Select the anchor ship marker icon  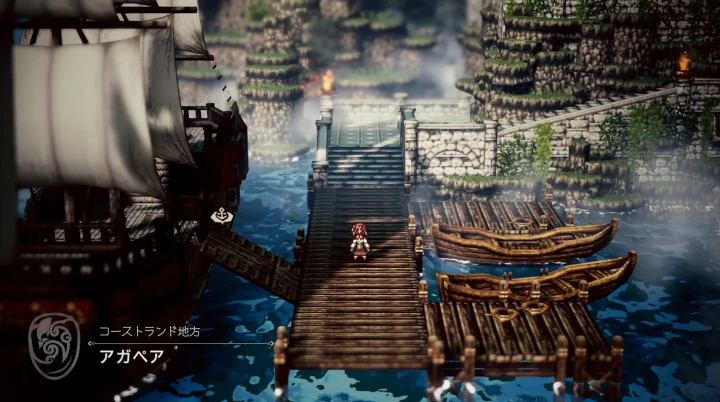tap(220, 215)
